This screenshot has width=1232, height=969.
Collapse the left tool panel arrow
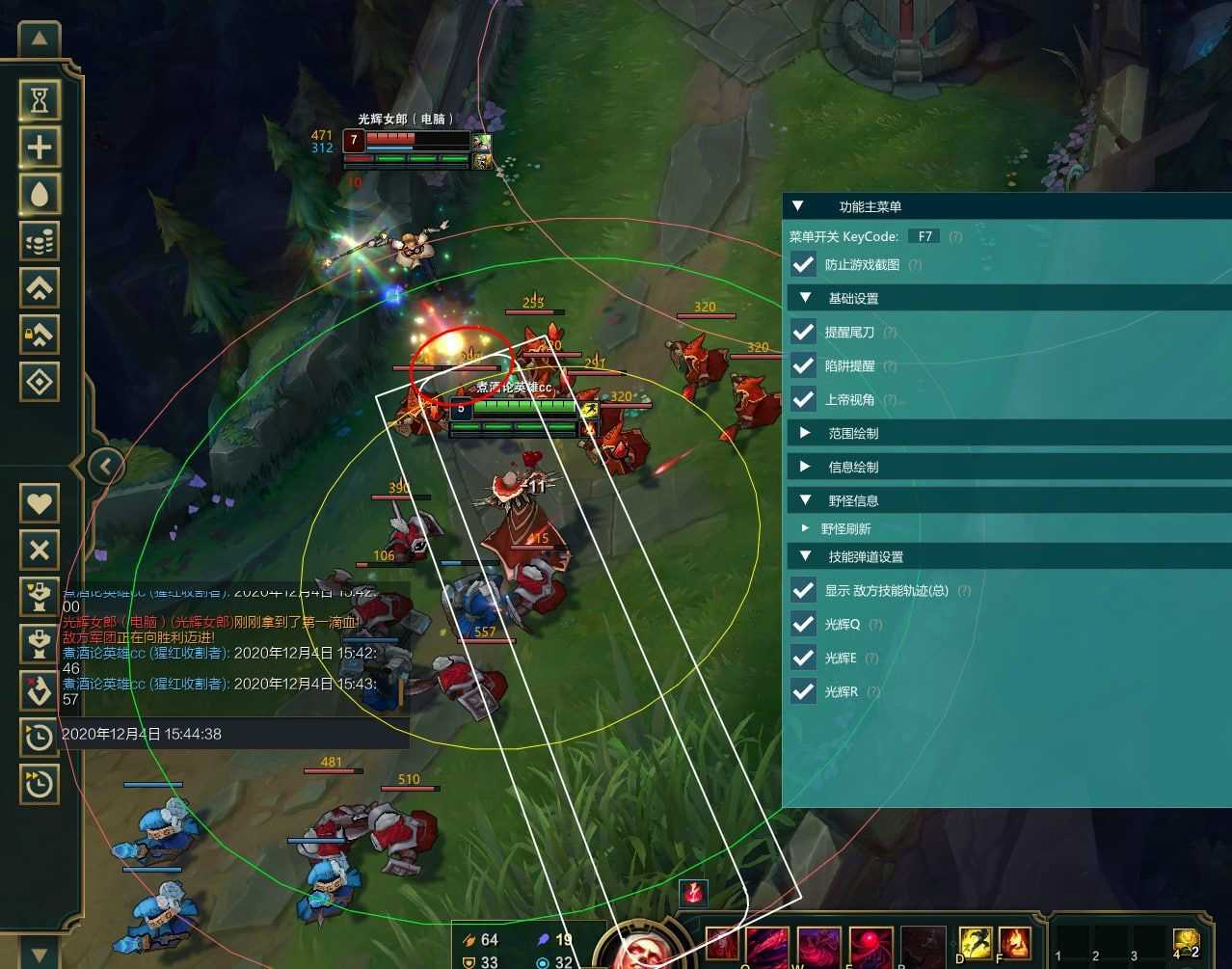105,468
